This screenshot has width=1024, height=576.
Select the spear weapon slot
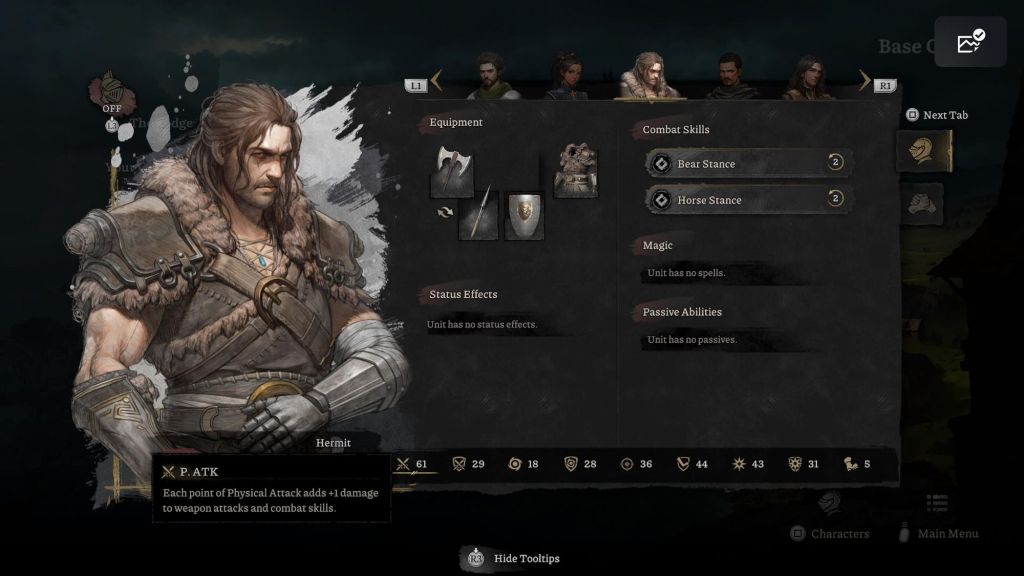tap(478, 215)
